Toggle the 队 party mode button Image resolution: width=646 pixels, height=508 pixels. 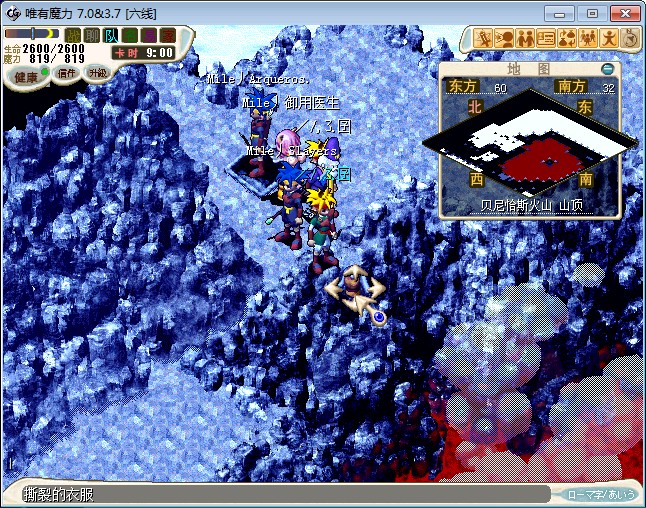point(111,35)
